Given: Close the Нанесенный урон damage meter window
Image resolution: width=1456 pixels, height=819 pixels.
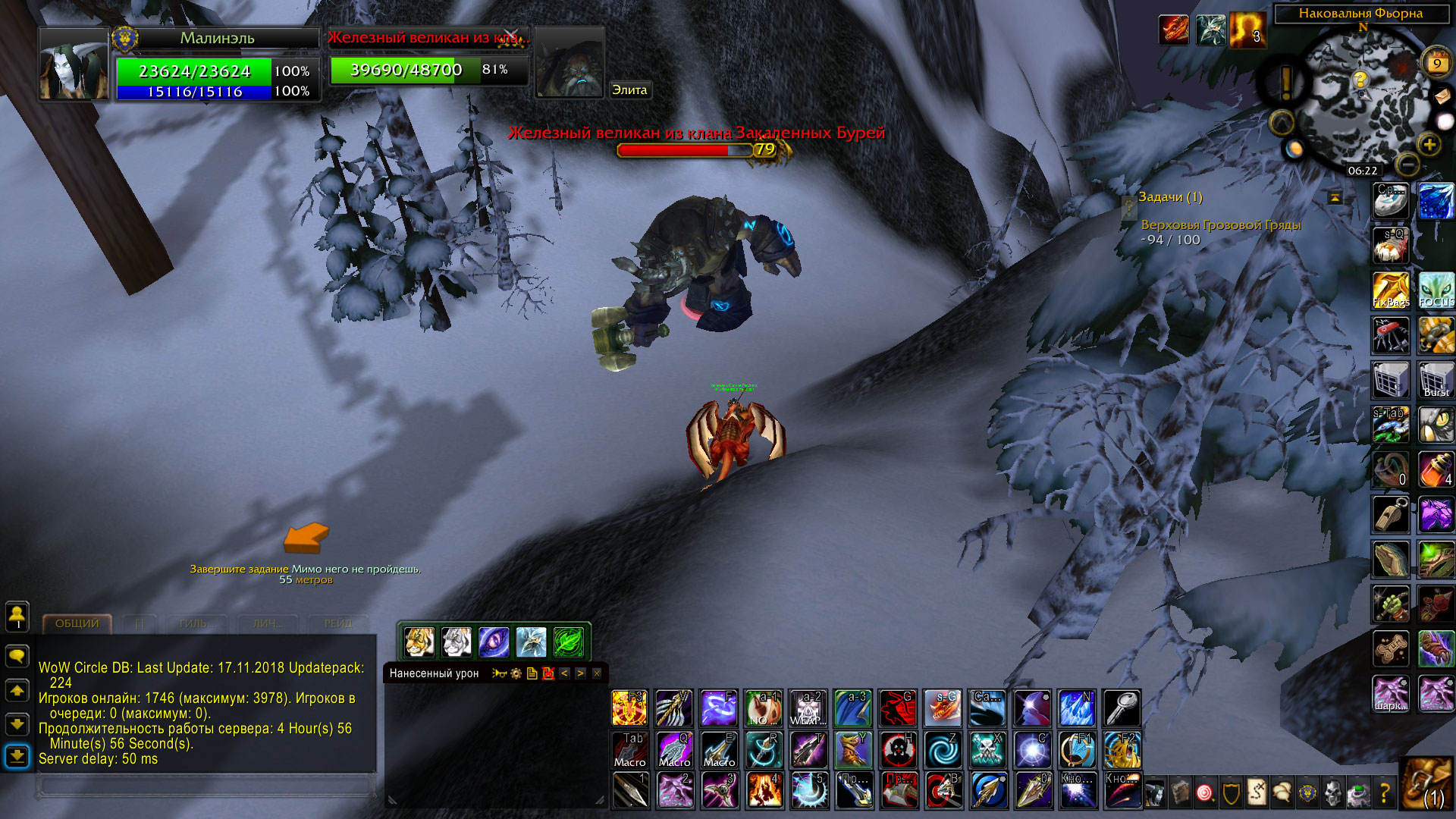Looking at the screenshot, I should (x=597, y=673).
